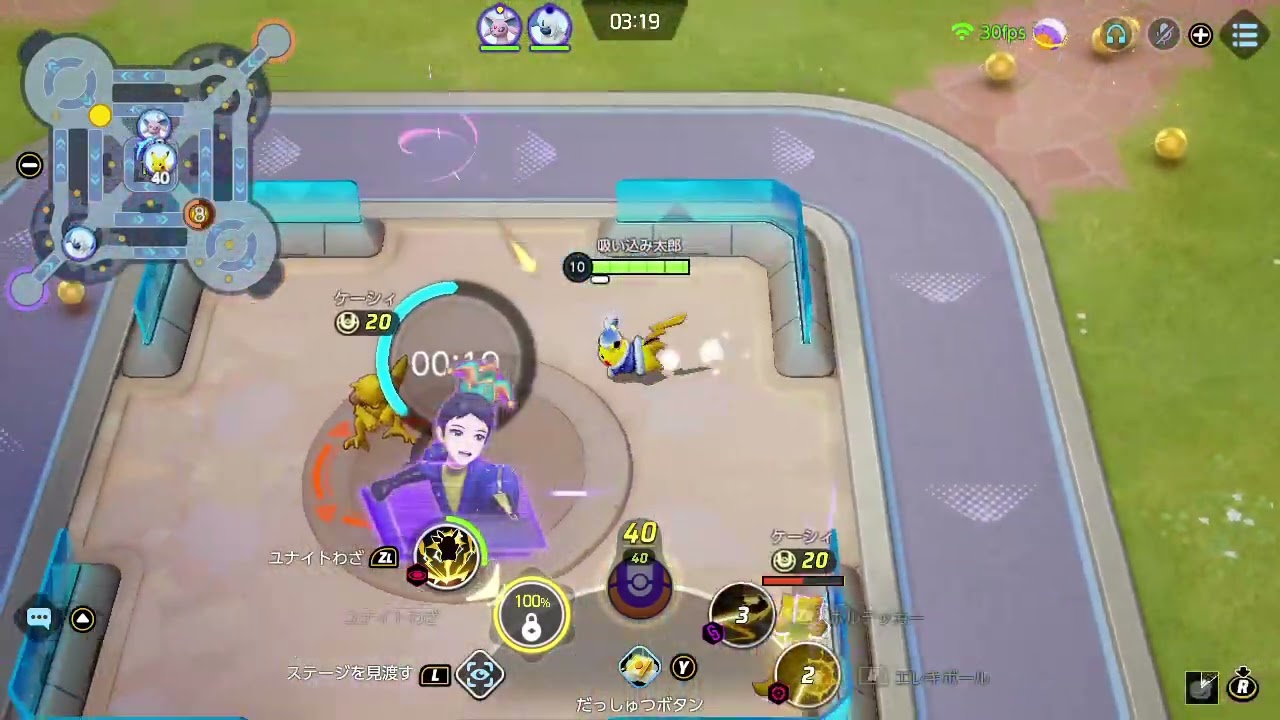Select the enemy team icon beside the timer
This screenshot has width=1280, height=720.
coord(549,28)
